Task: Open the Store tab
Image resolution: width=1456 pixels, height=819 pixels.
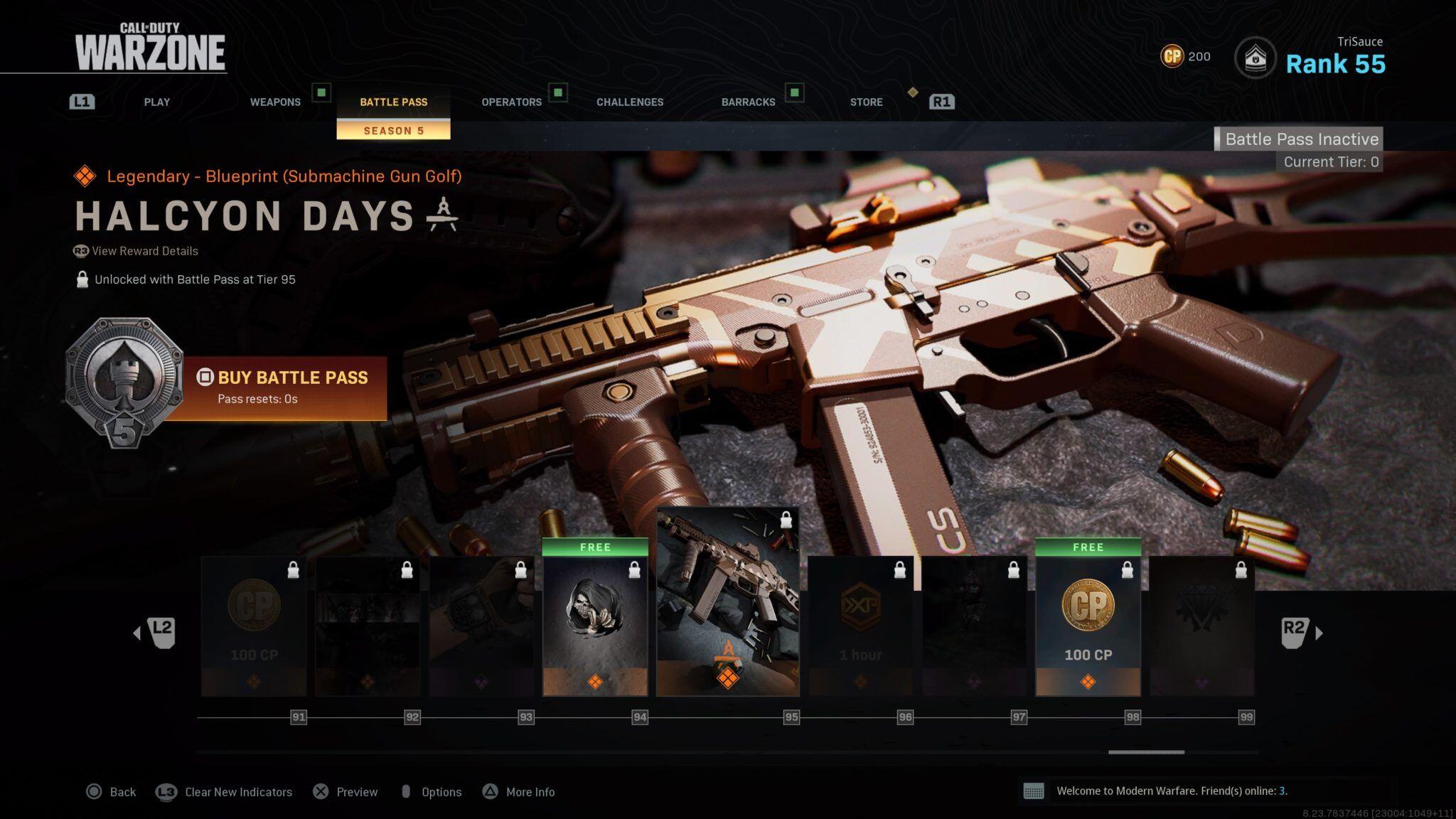Action: pos(866,102)
